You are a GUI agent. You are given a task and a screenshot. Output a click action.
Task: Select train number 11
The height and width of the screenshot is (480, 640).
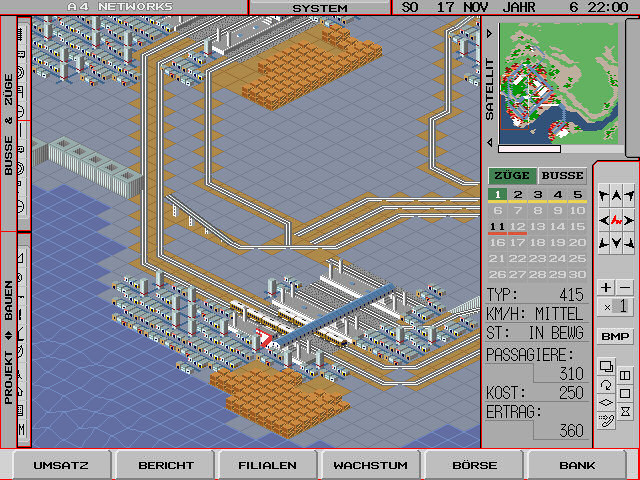(x=497, y=227)
